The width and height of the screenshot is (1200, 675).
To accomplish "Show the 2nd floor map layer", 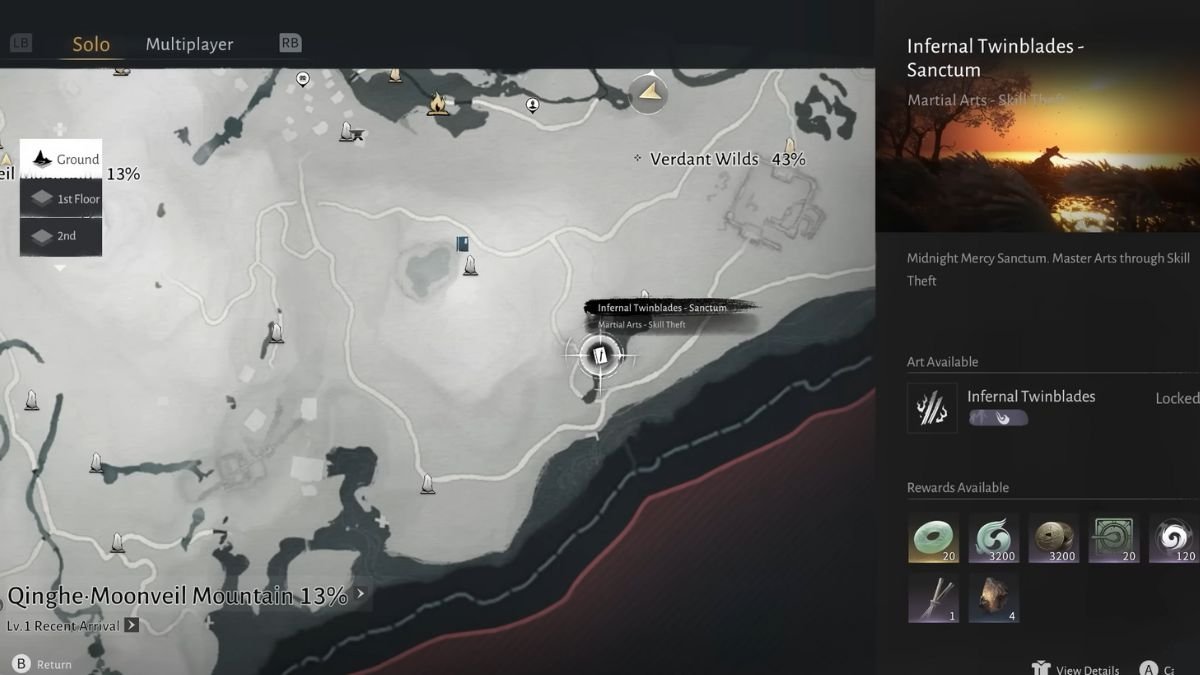I will (x=62, y=236).
